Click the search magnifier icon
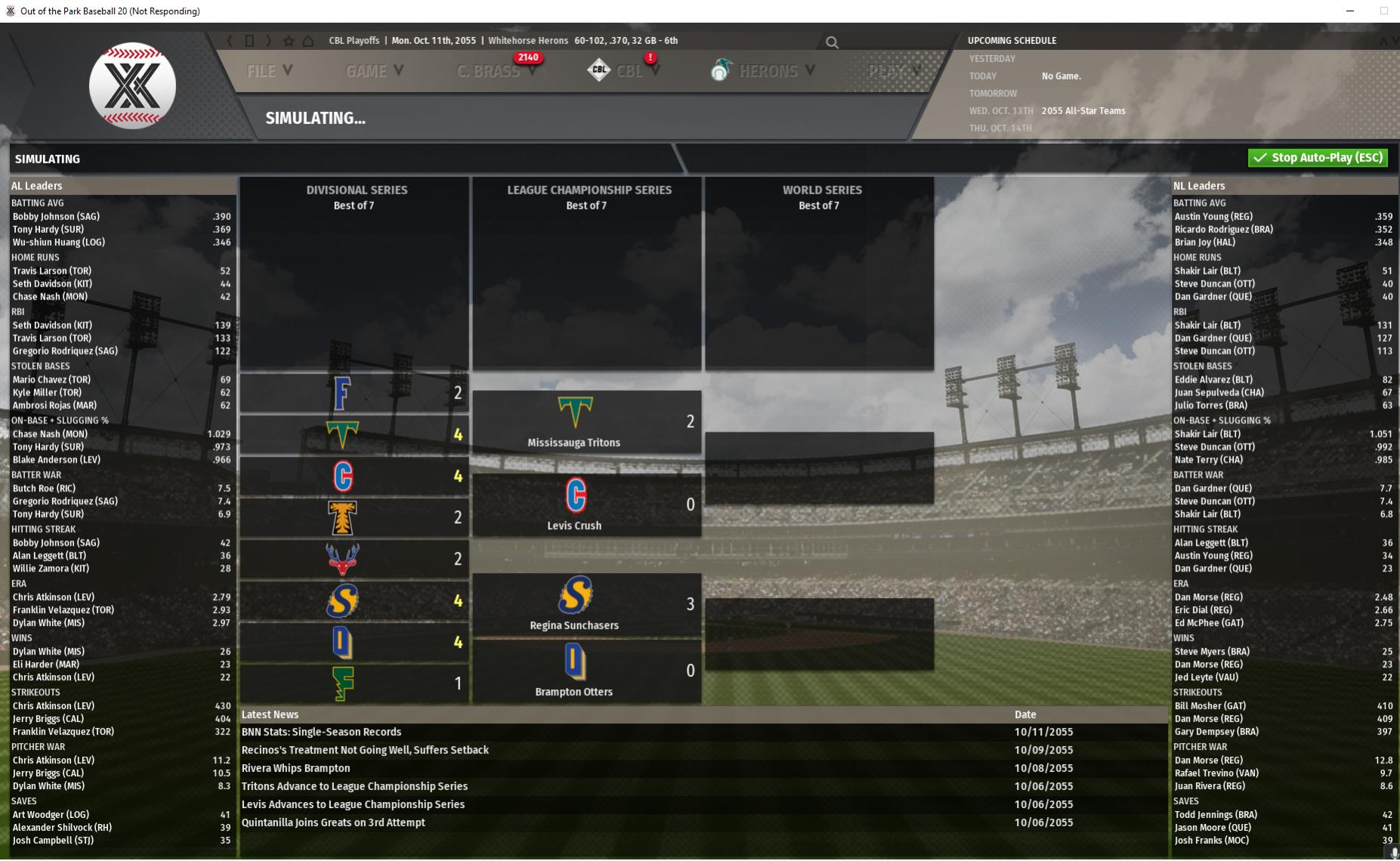 pyautogui.click(x=832, y=43)
